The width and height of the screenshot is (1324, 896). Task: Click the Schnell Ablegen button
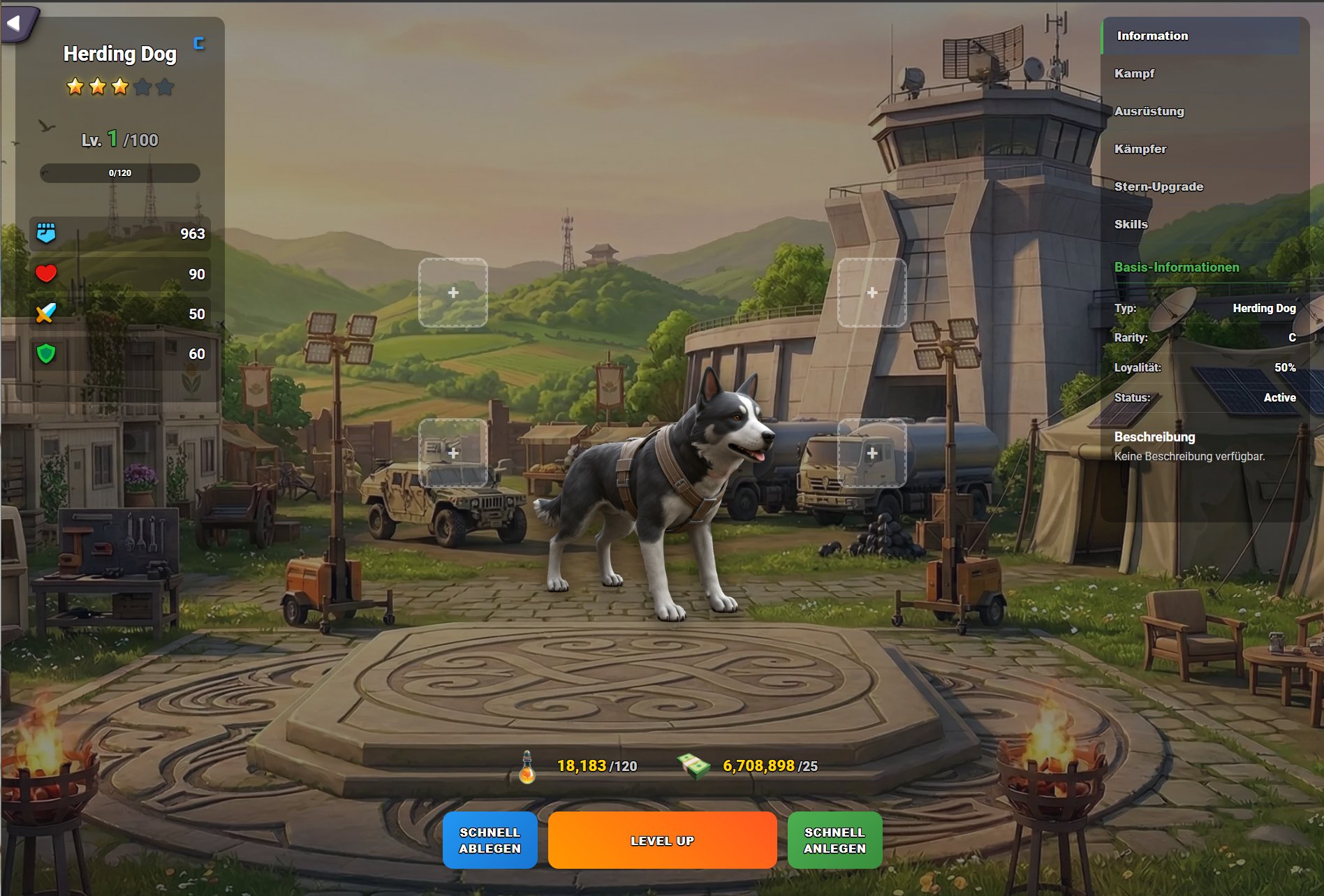pyautogui.click(x=490, y=840)
